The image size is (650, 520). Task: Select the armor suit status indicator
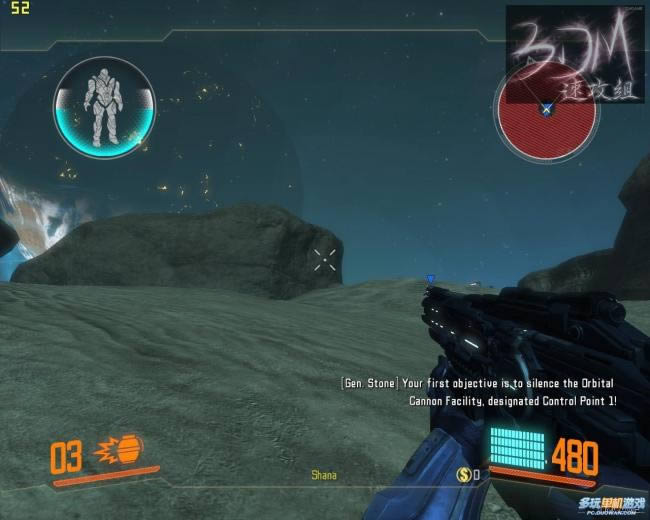click(x=104, y=107)
